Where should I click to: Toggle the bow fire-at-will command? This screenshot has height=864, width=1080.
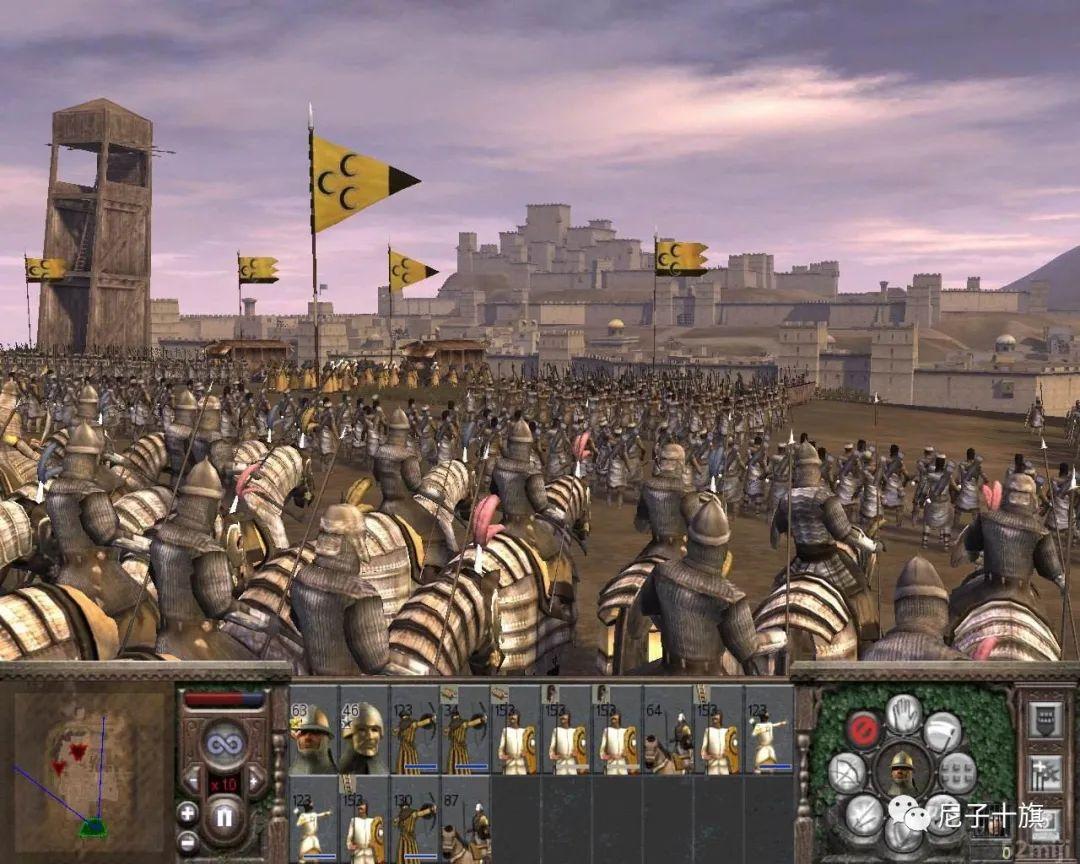pos(847,772)
